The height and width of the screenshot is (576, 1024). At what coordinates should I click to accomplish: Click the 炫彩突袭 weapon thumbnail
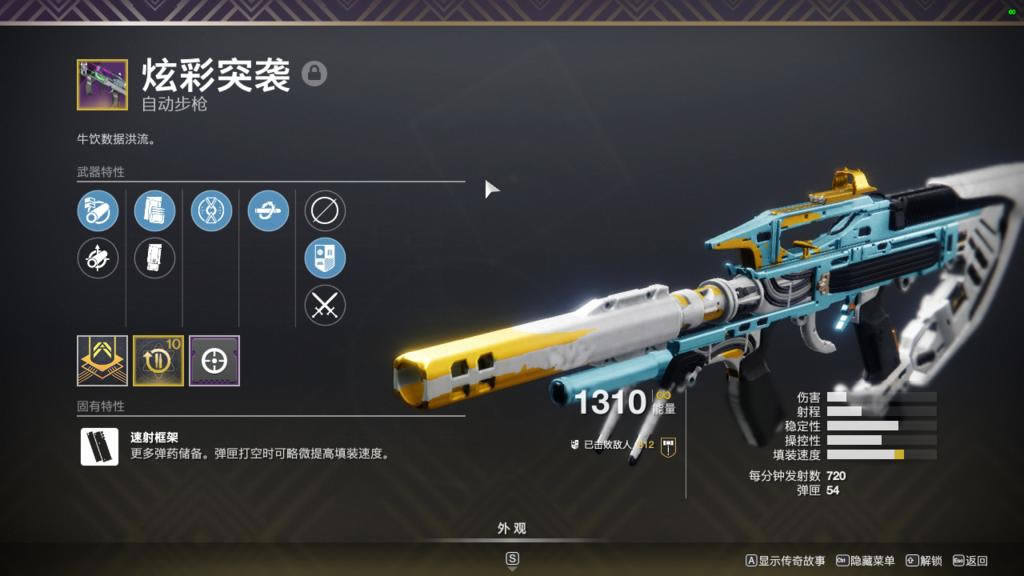coord(102,85)
